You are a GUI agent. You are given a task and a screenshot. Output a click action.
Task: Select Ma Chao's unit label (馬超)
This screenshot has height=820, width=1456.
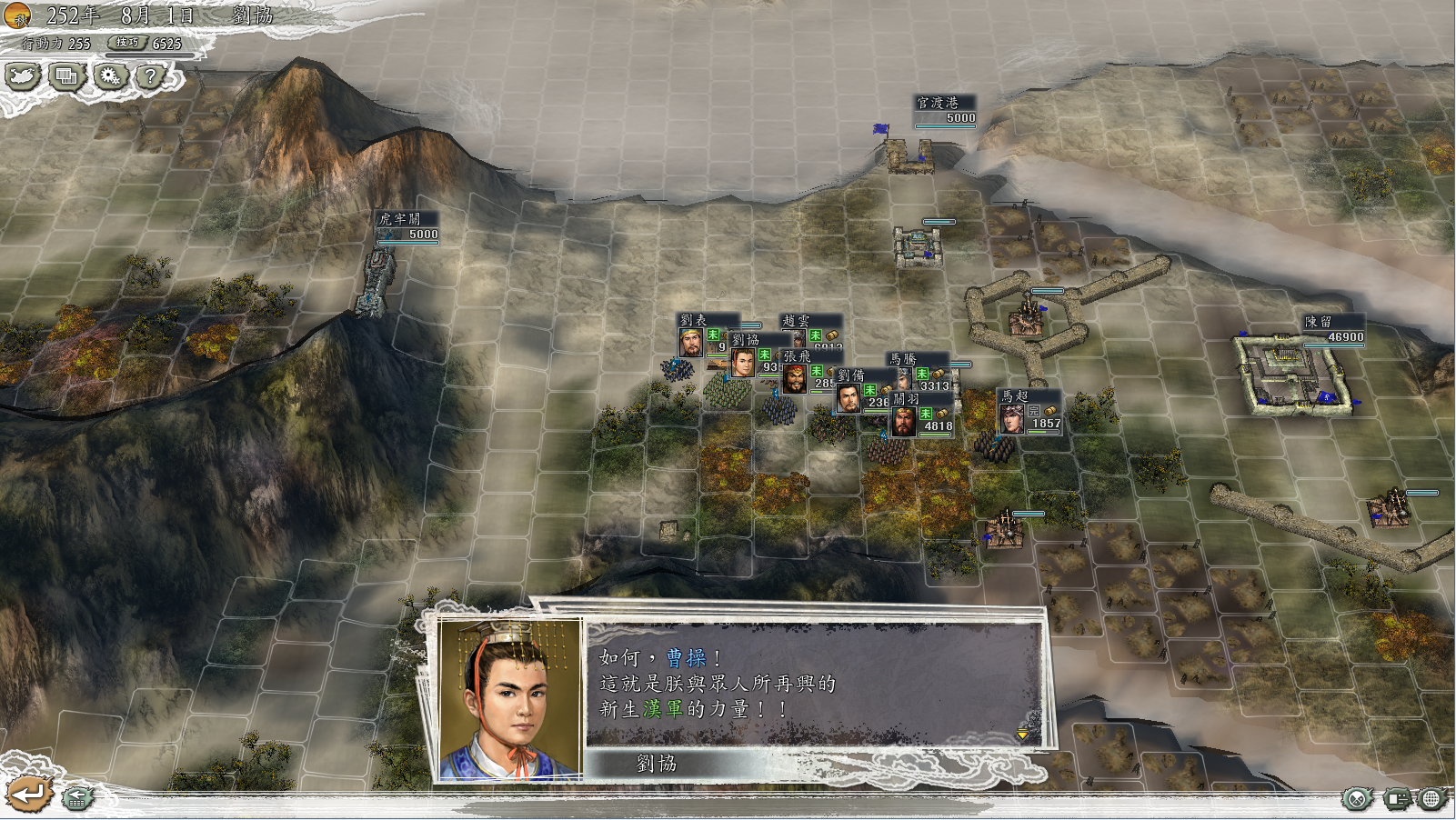click(x=1015, y=396)
